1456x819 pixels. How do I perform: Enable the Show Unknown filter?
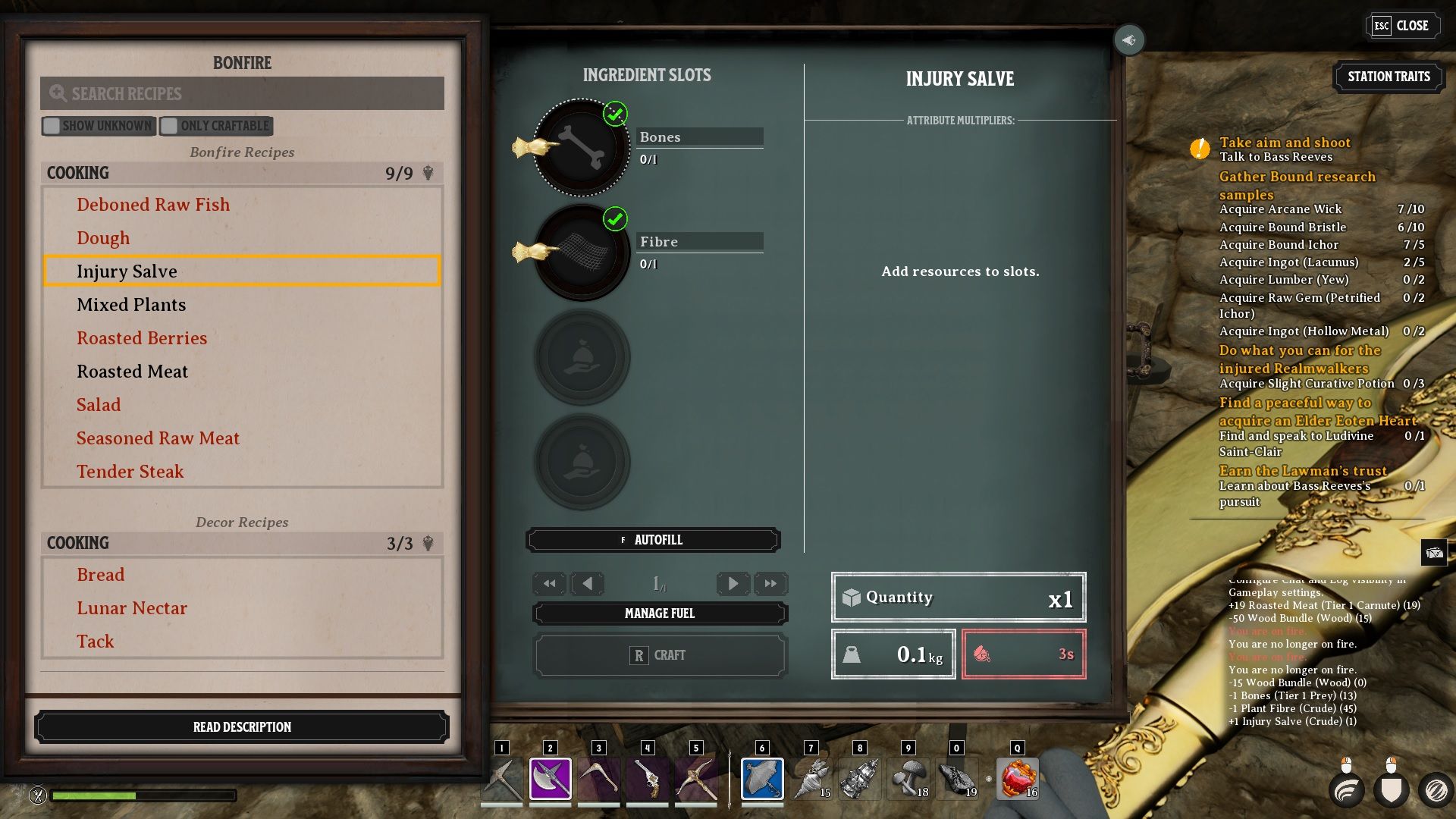[52, 126]
